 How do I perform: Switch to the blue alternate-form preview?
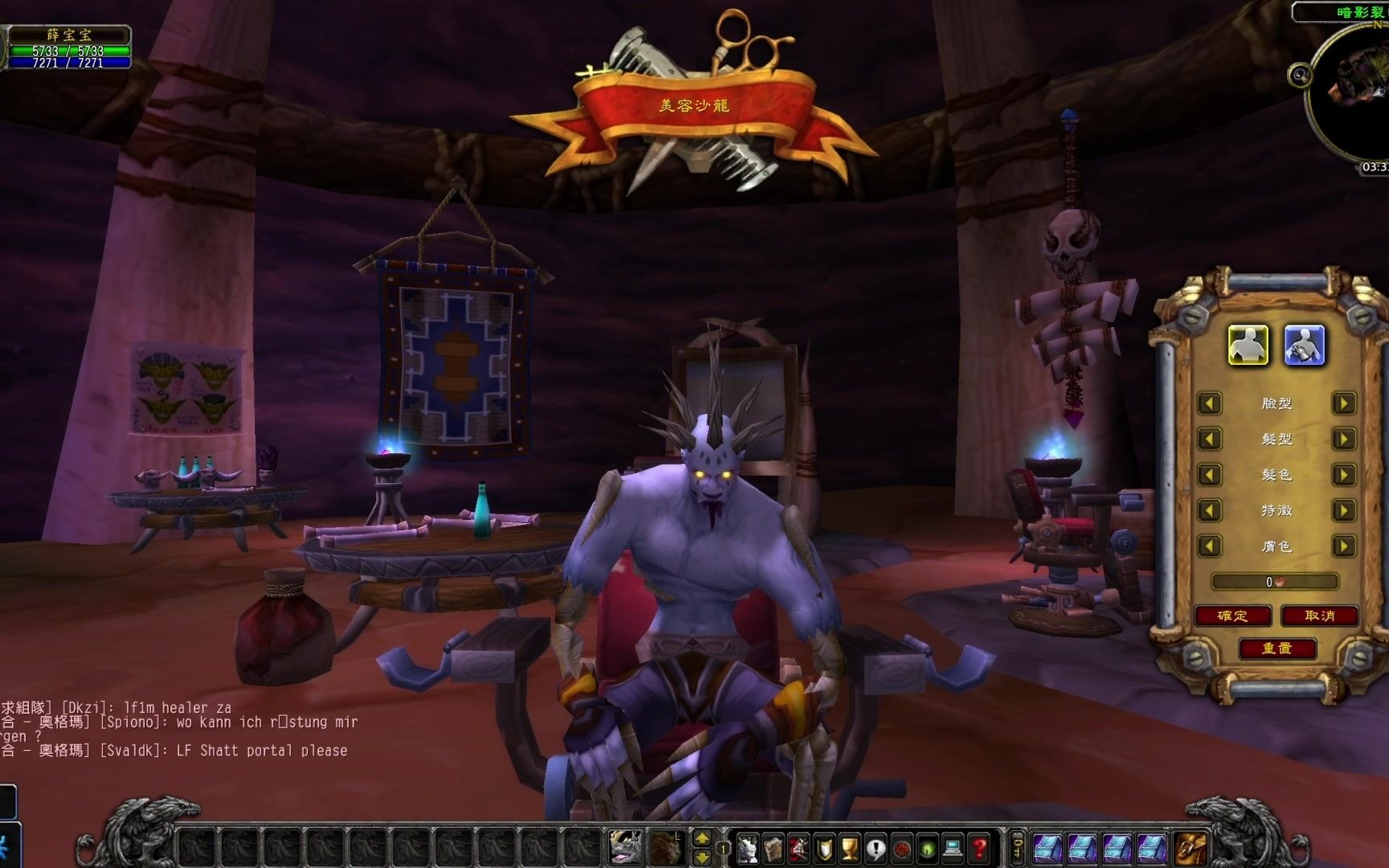point(1305,346)
